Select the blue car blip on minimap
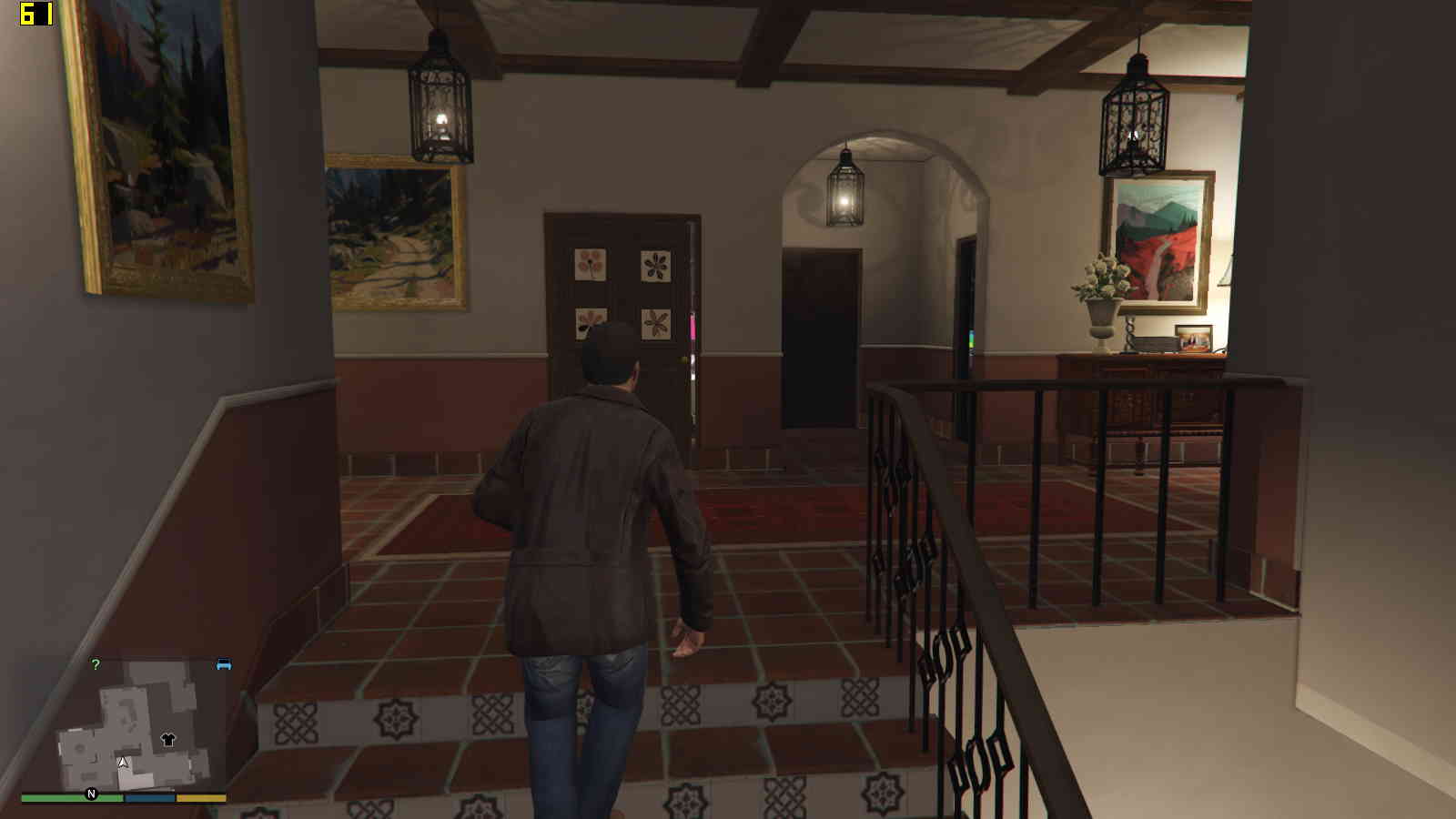The height and width of the screenshot is (819, 1456). [x=224, y=665]
